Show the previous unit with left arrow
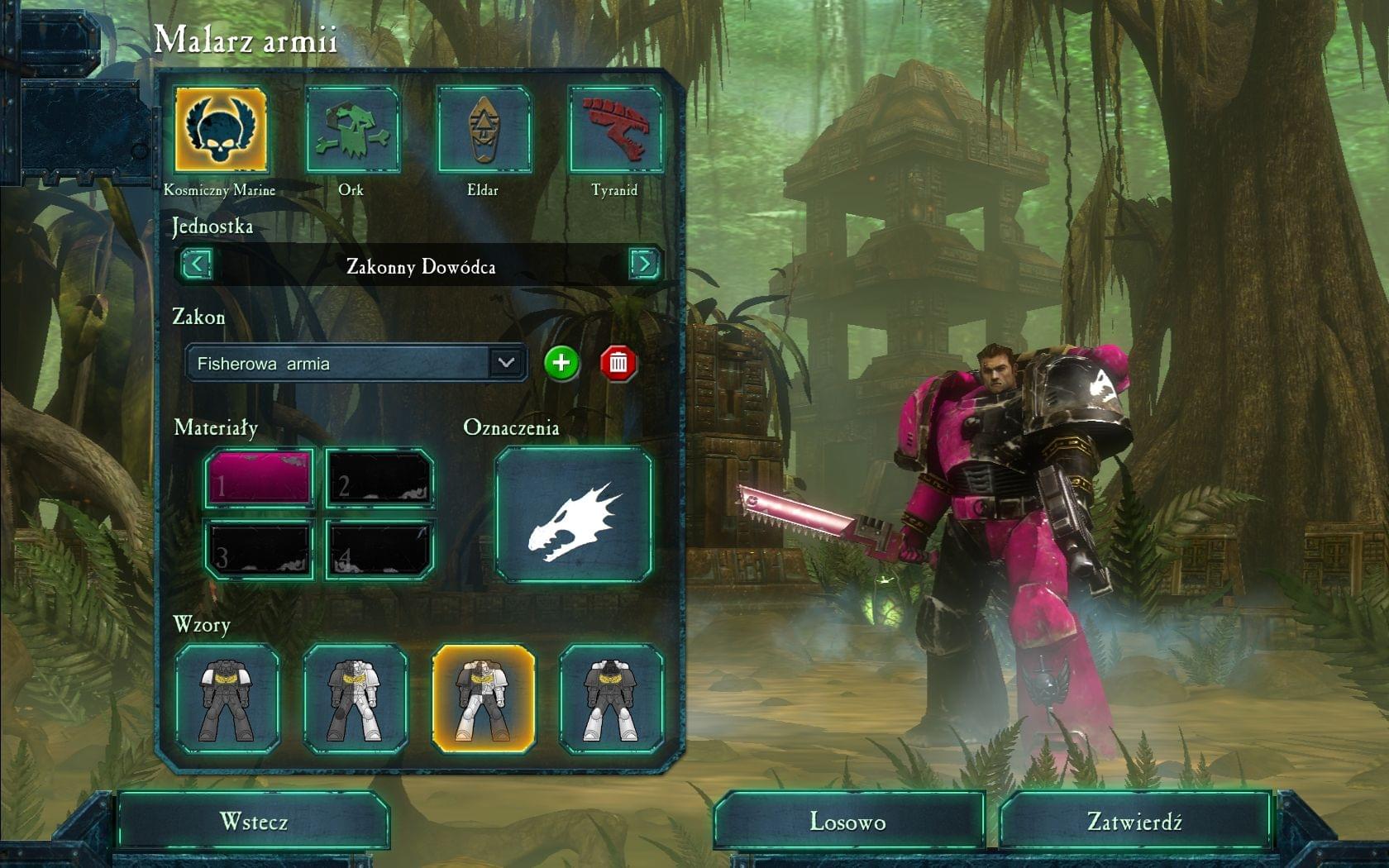The height and width of the screenshot is (868, 1389). point(196,265)
